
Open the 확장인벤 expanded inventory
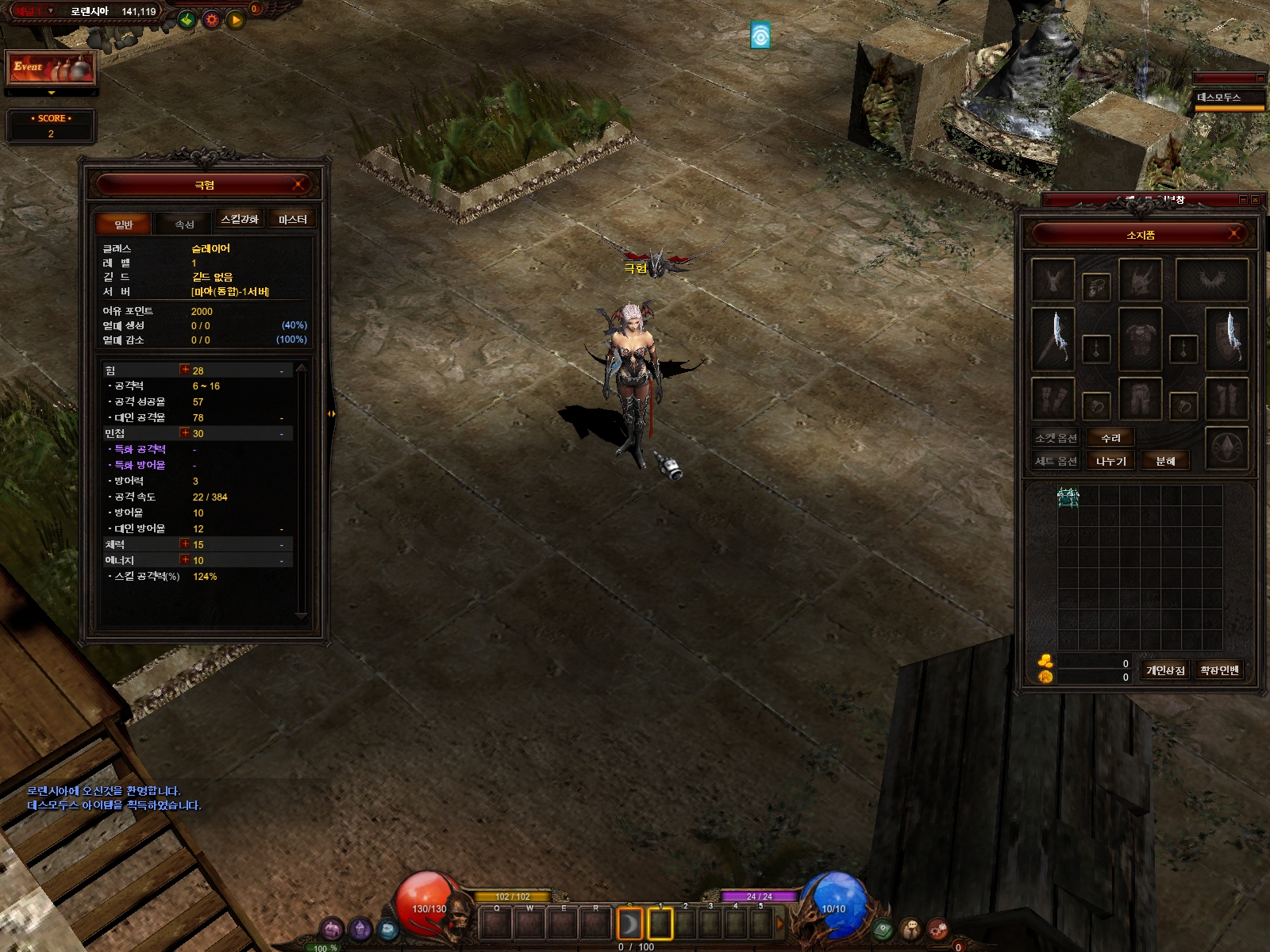(1219, 670)
